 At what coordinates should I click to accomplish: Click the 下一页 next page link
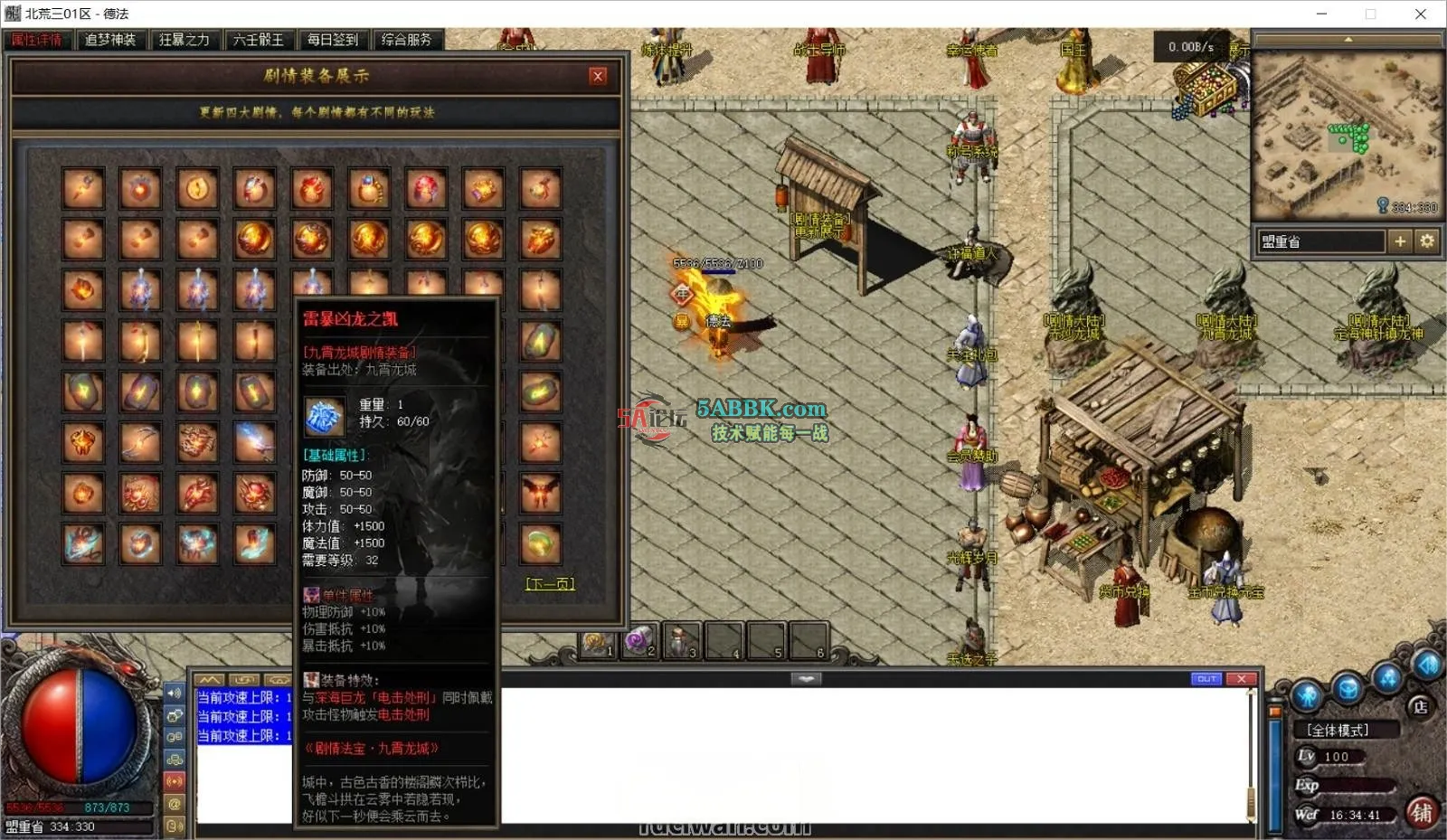[552, 584]
